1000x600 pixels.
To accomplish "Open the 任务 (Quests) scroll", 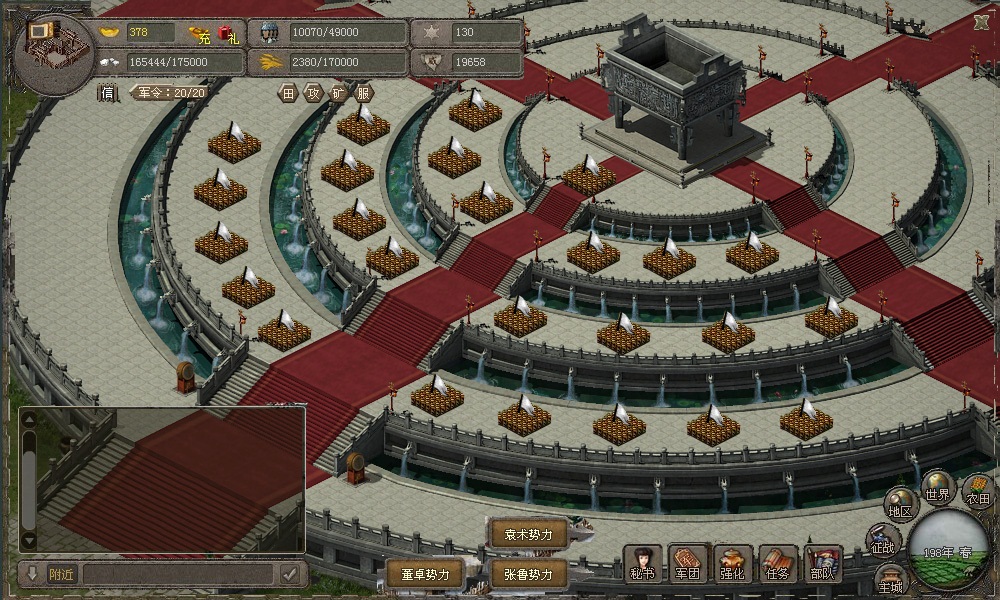I will coord(777,564).
